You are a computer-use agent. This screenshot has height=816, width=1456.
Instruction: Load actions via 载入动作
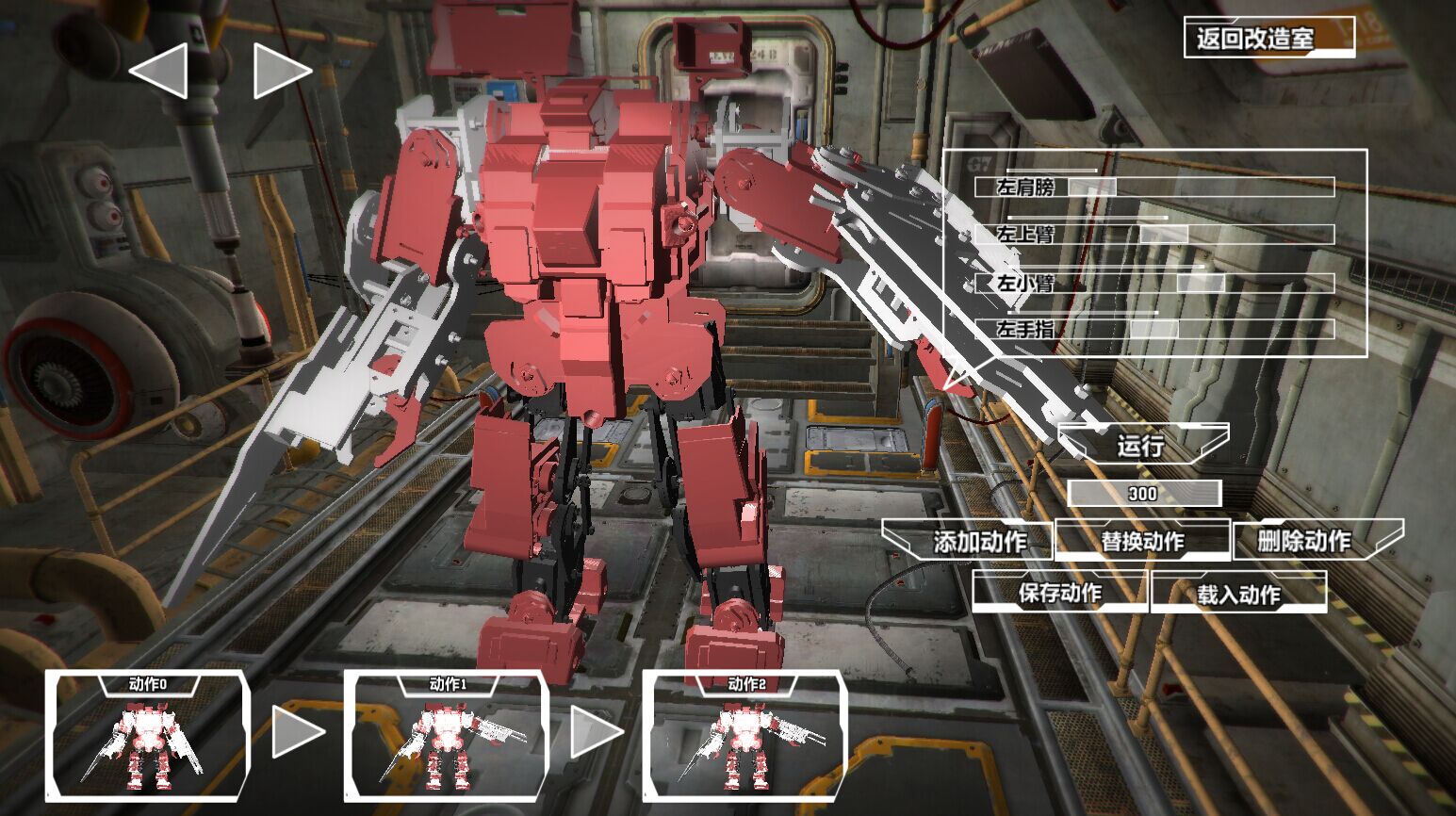click(1238, 594)
